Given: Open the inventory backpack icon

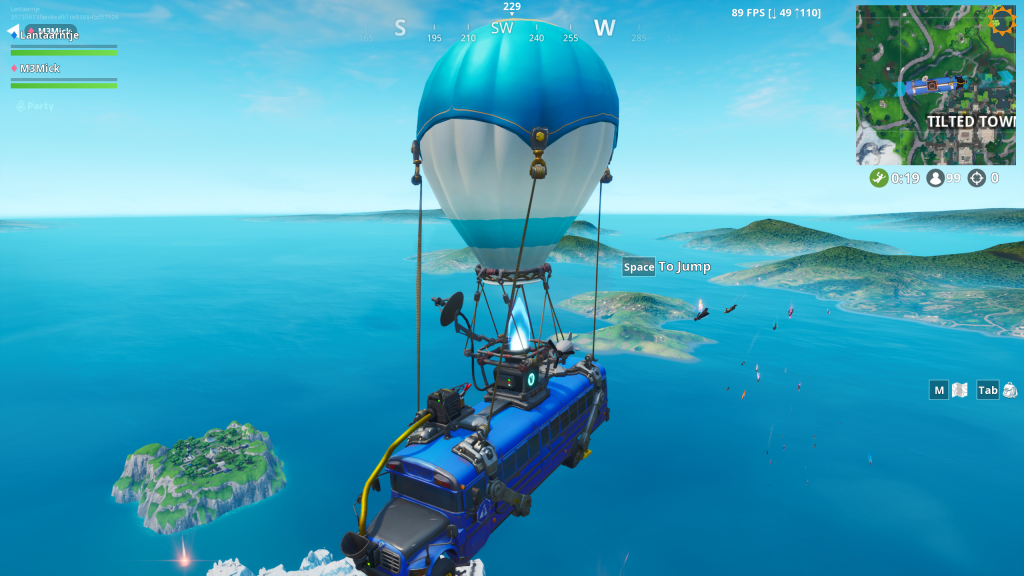Looking at the screenshot, I should pyautogui.click(x=1010, y=390).
